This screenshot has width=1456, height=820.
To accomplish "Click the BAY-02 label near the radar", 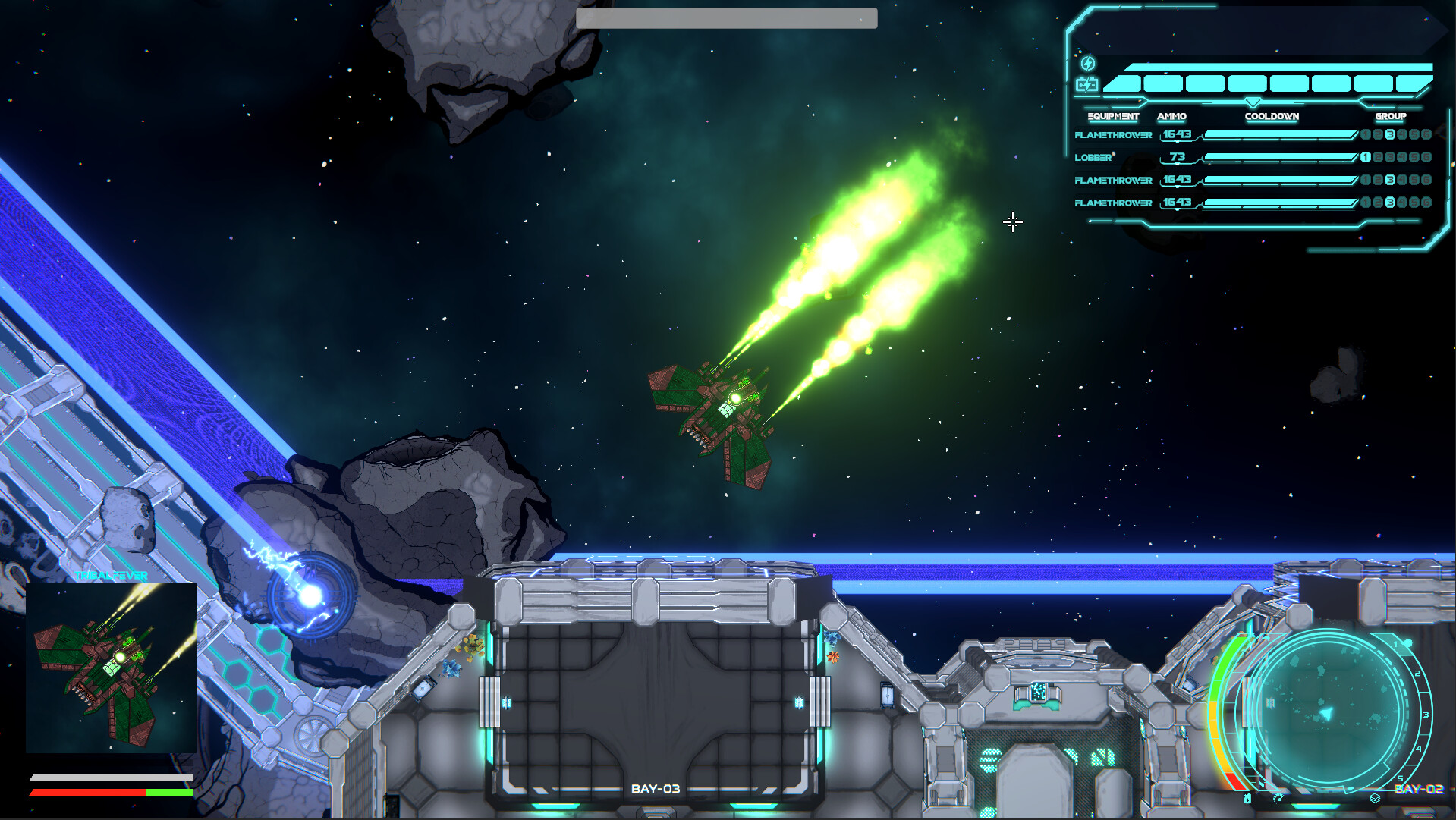I will point(1420,789).
